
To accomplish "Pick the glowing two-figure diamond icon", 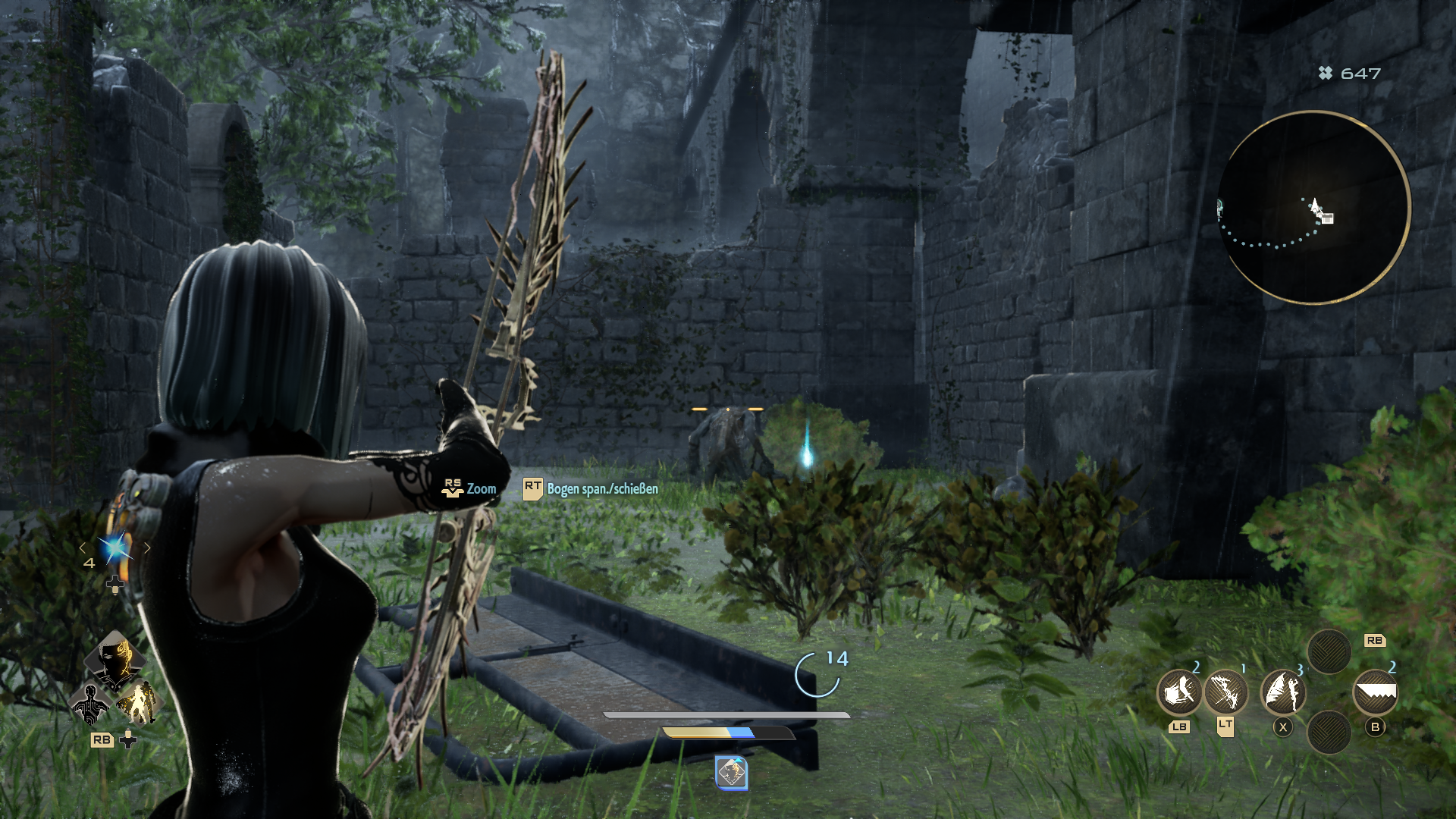I will (138, 704).
